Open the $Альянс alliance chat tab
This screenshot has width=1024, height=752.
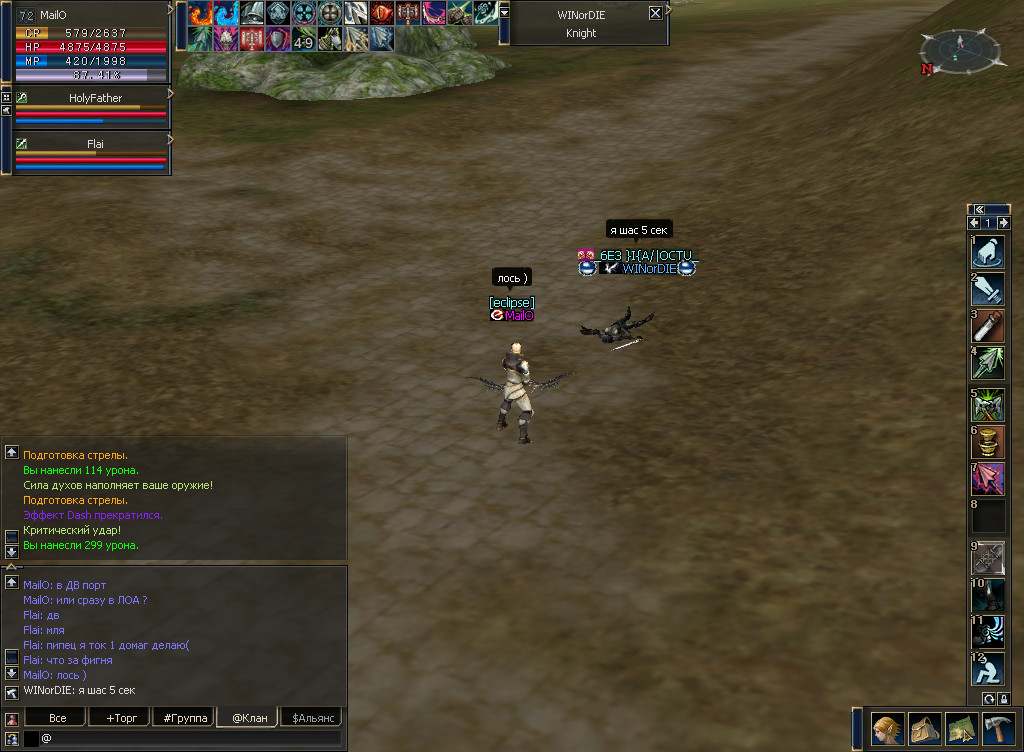311,718
